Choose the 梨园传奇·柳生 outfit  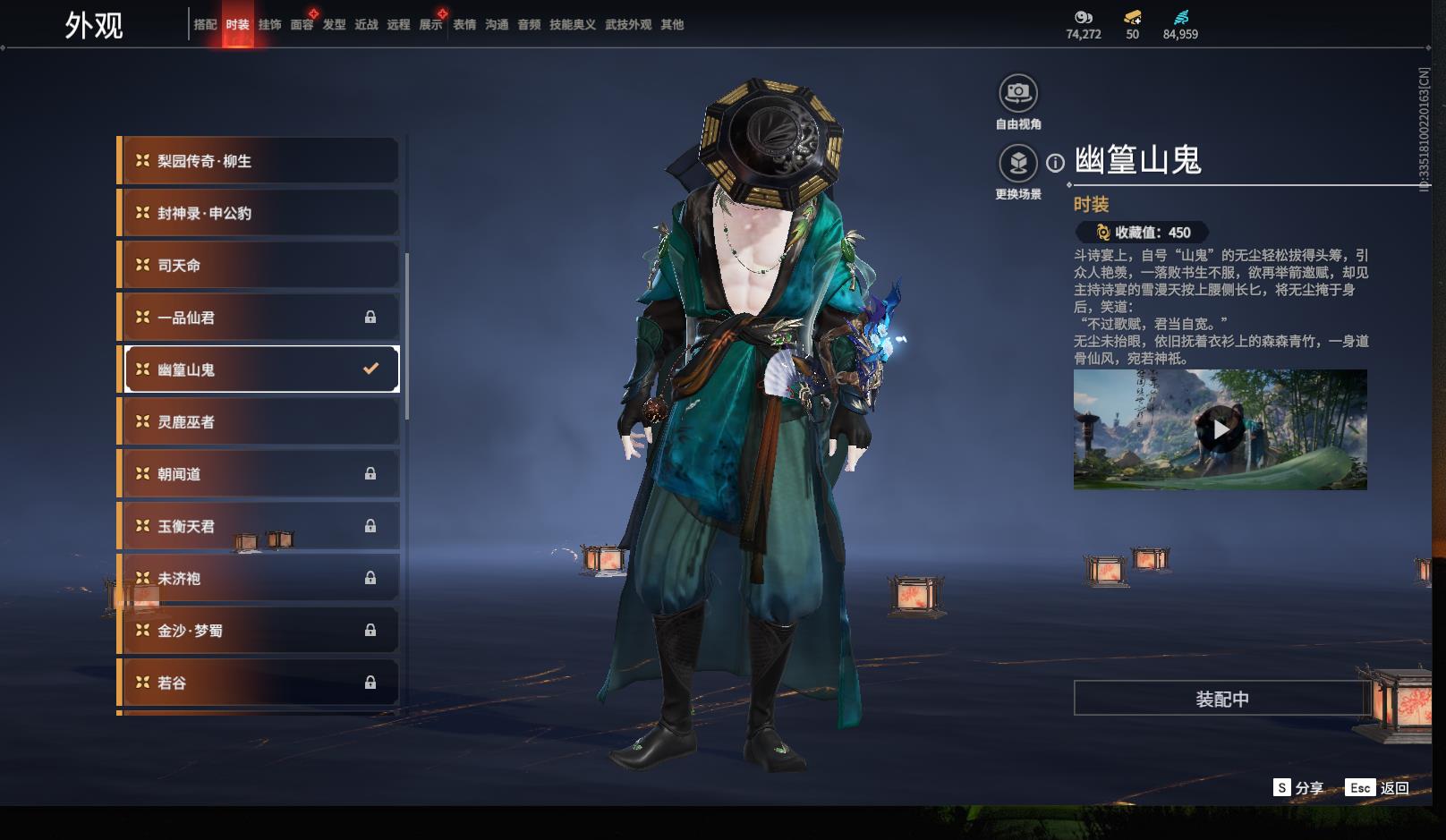pos(259,161)
